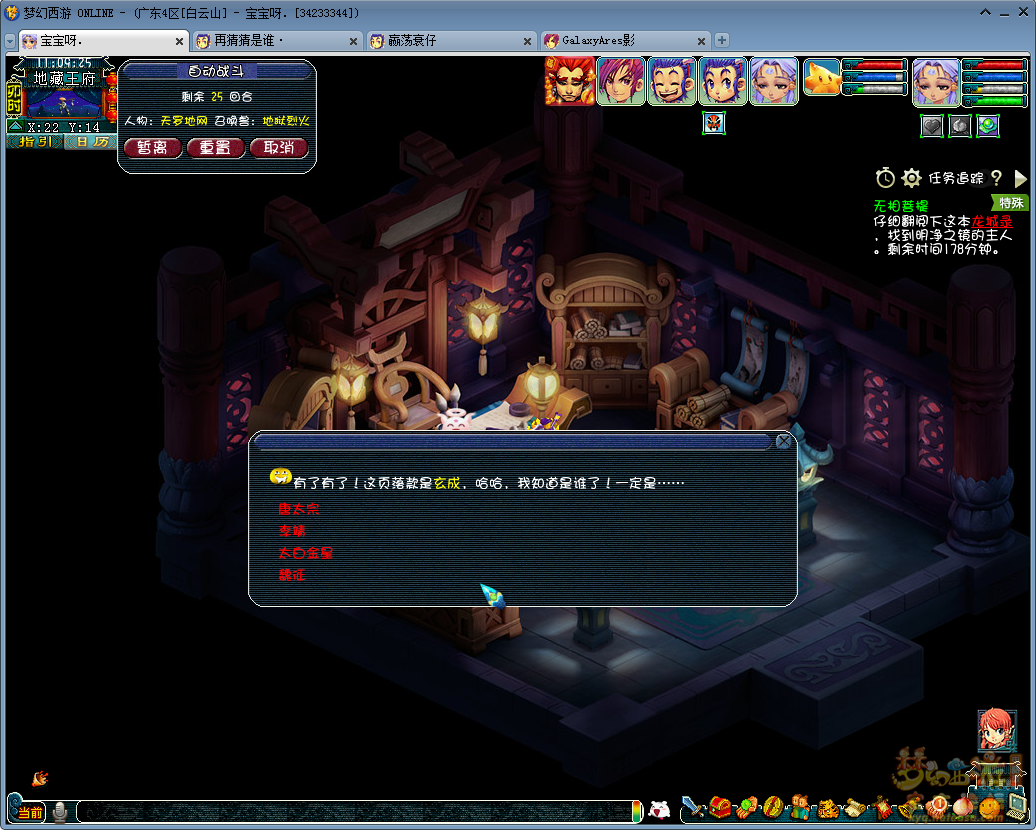Answer with 魏征 in the dialogue
1036x830 pixels.
(x=292, y=575)
